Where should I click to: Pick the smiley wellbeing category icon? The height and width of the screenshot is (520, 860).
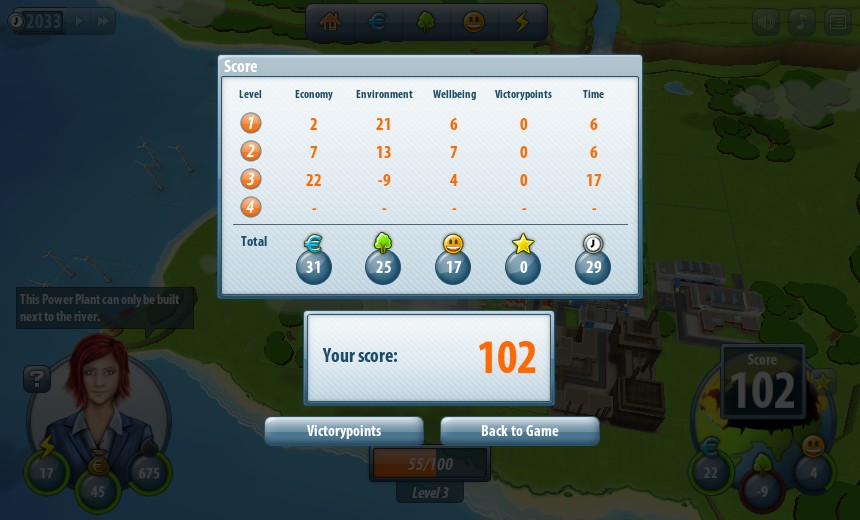[474, 22]
